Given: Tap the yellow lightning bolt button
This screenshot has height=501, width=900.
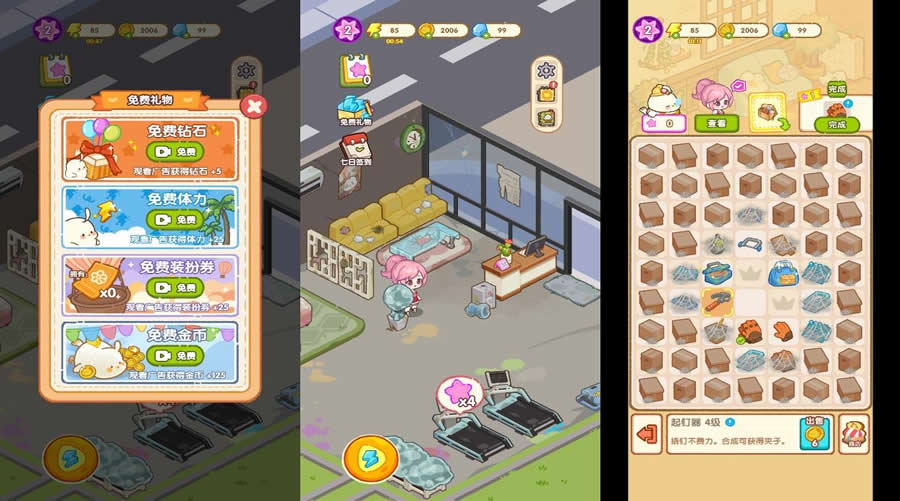Looking at the screenshot, I should point(371,459).
